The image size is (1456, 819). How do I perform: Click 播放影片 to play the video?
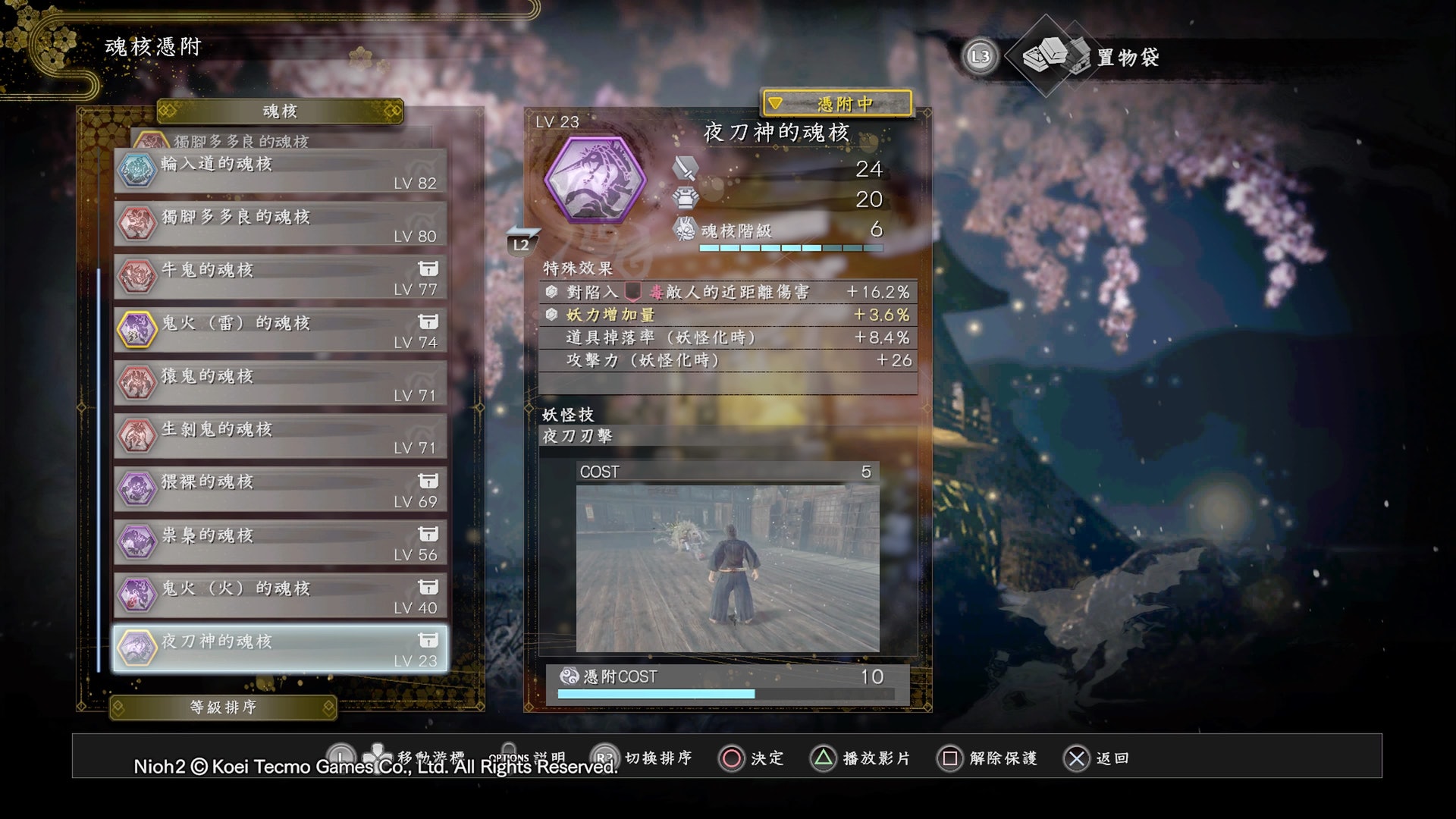click(860, 758)
